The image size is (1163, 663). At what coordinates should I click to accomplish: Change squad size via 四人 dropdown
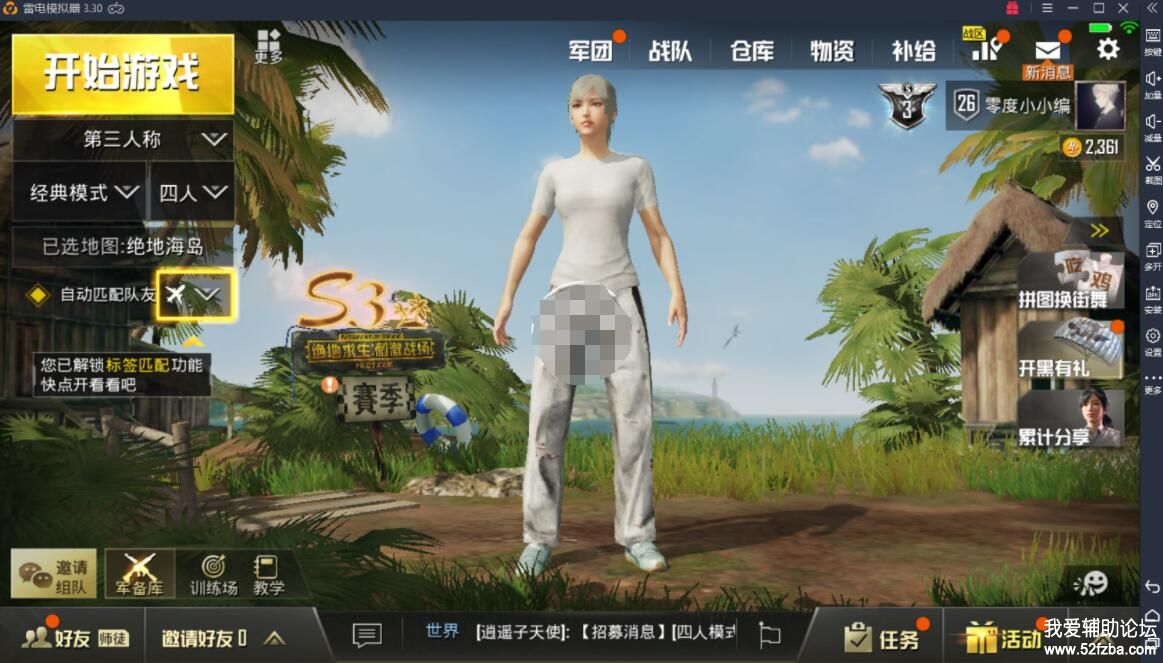pyautogui.click(x=192, y=191)
